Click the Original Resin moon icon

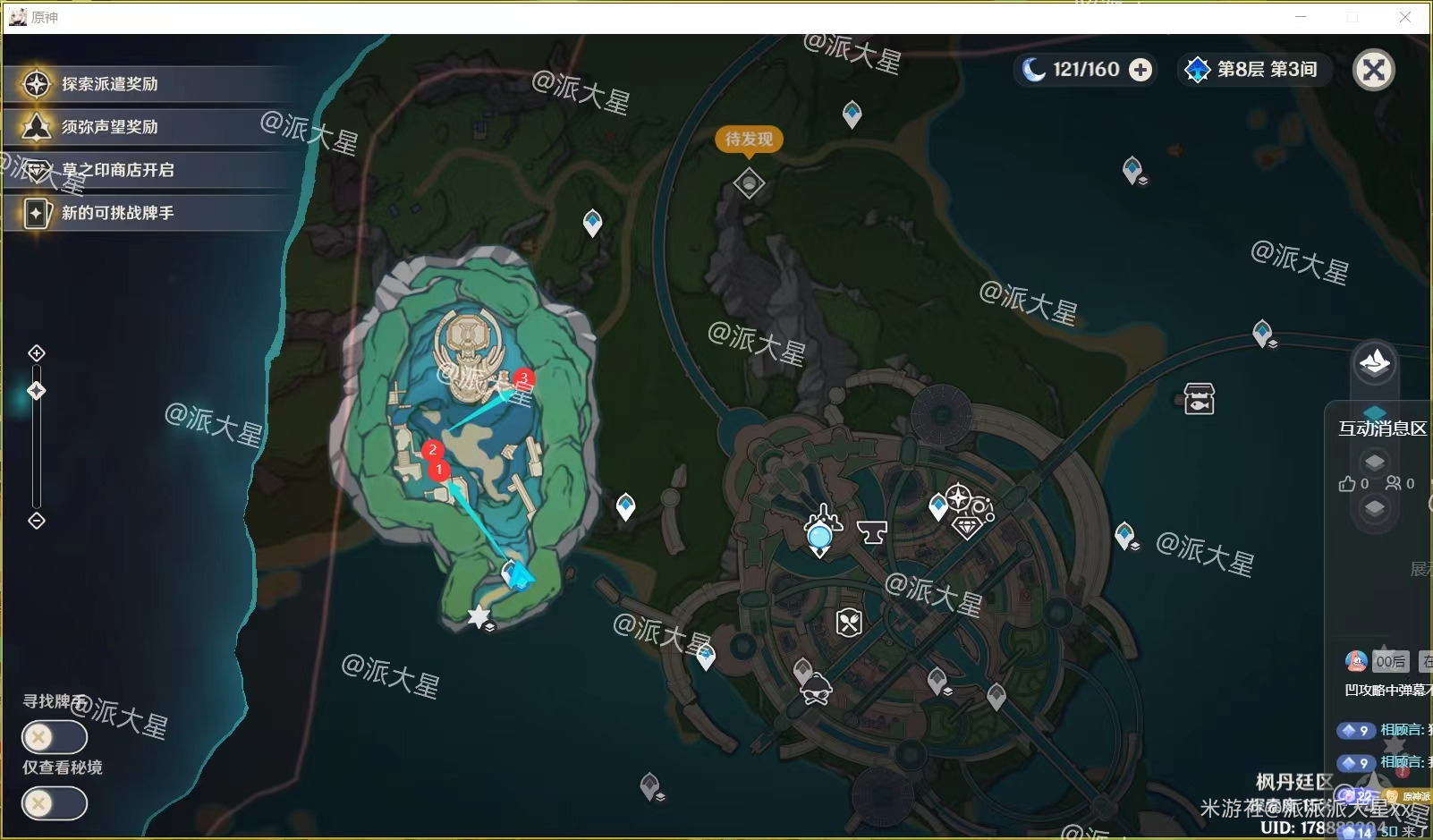(x=1033, y=69)
